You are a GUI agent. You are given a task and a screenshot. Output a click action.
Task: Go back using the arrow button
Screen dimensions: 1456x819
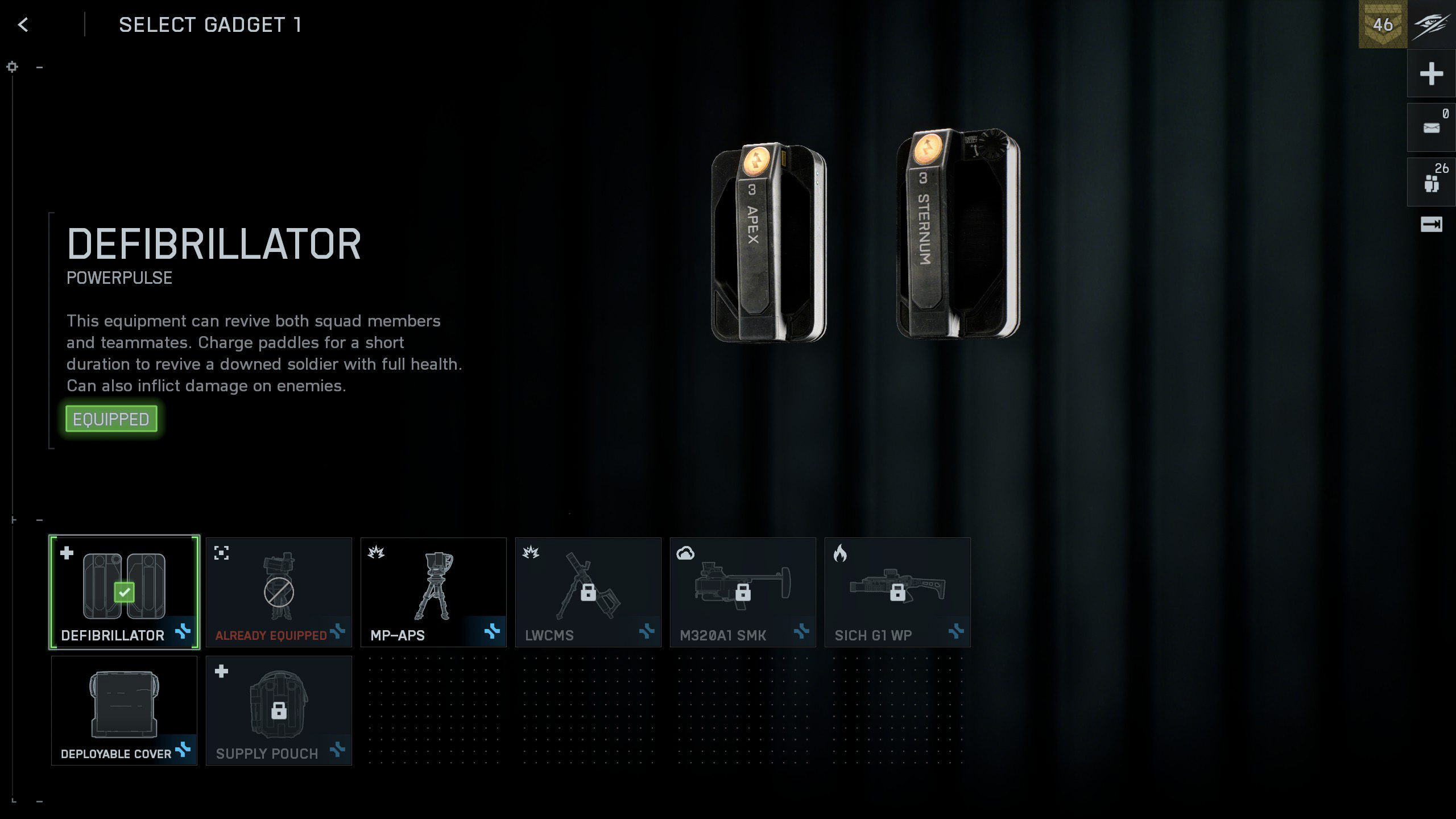[23, 25]
